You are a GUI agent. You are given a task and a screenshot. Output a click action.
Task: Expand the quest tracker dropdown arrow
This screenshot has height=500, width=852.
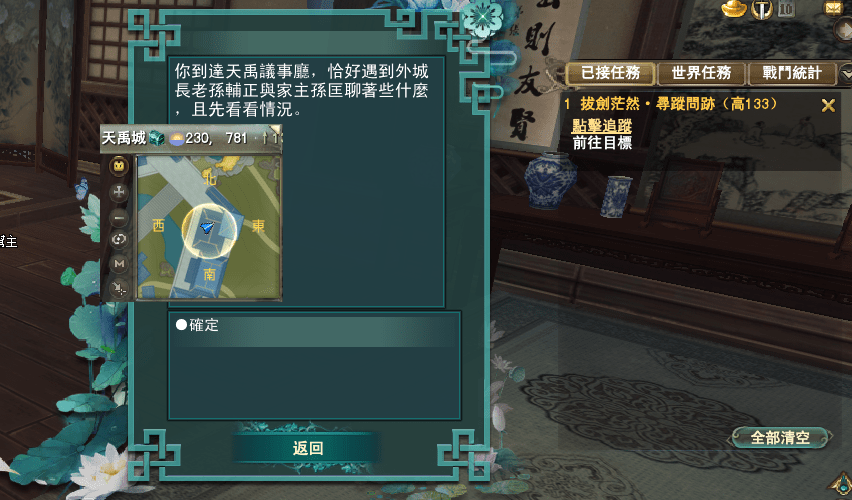844,72
